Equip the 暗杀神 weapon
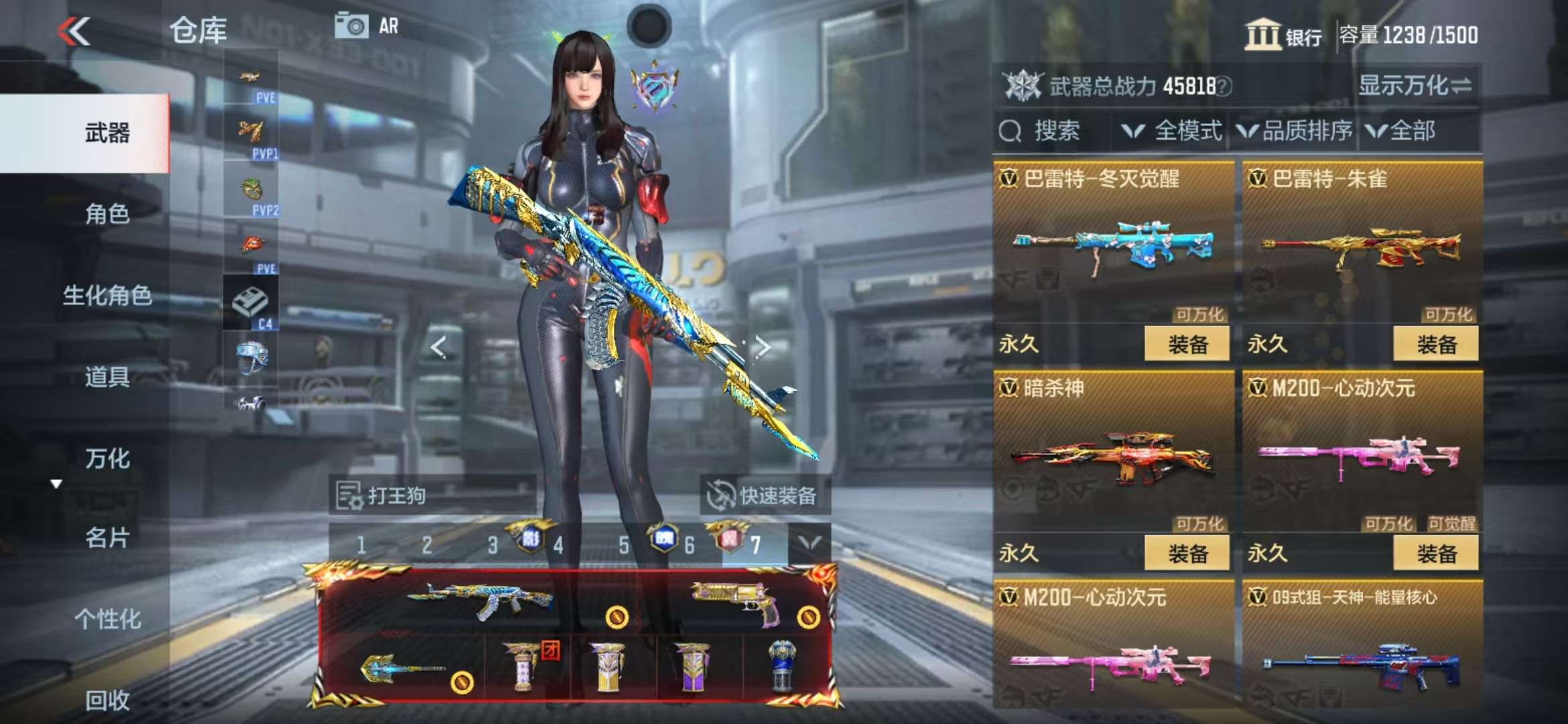Screen dimensions: 1568x724 coord(1187,554)
